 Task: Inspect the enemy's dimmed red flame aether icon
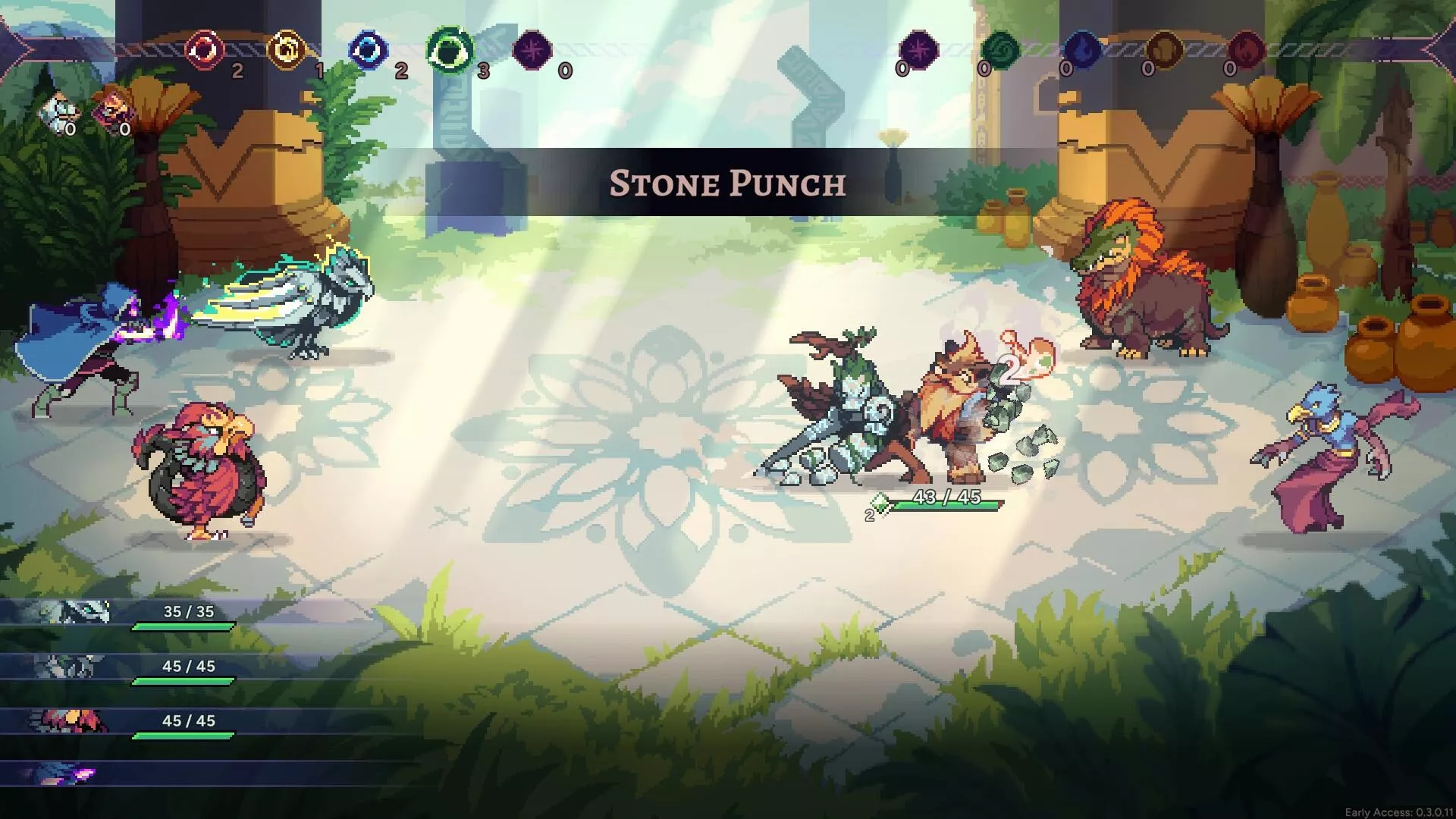coord(1245,50)
